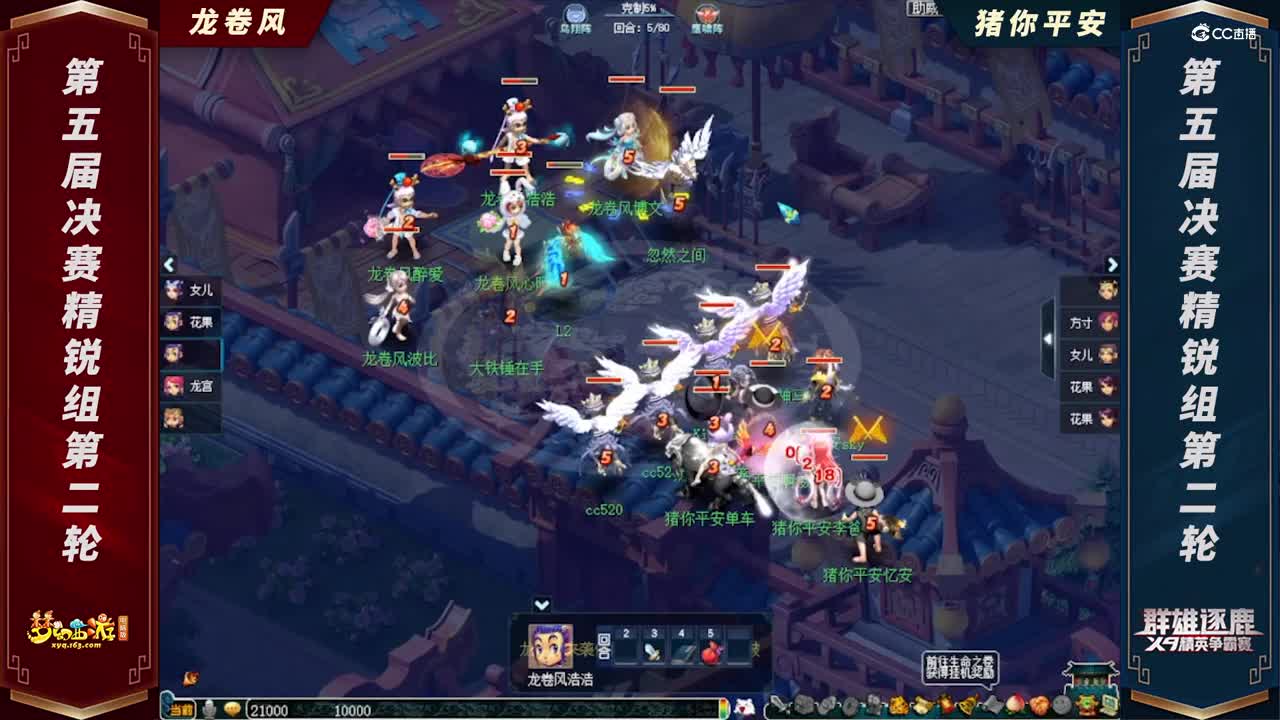Select the fruit item icon for round 5
1280x720 pixels.
coord(711,652)
